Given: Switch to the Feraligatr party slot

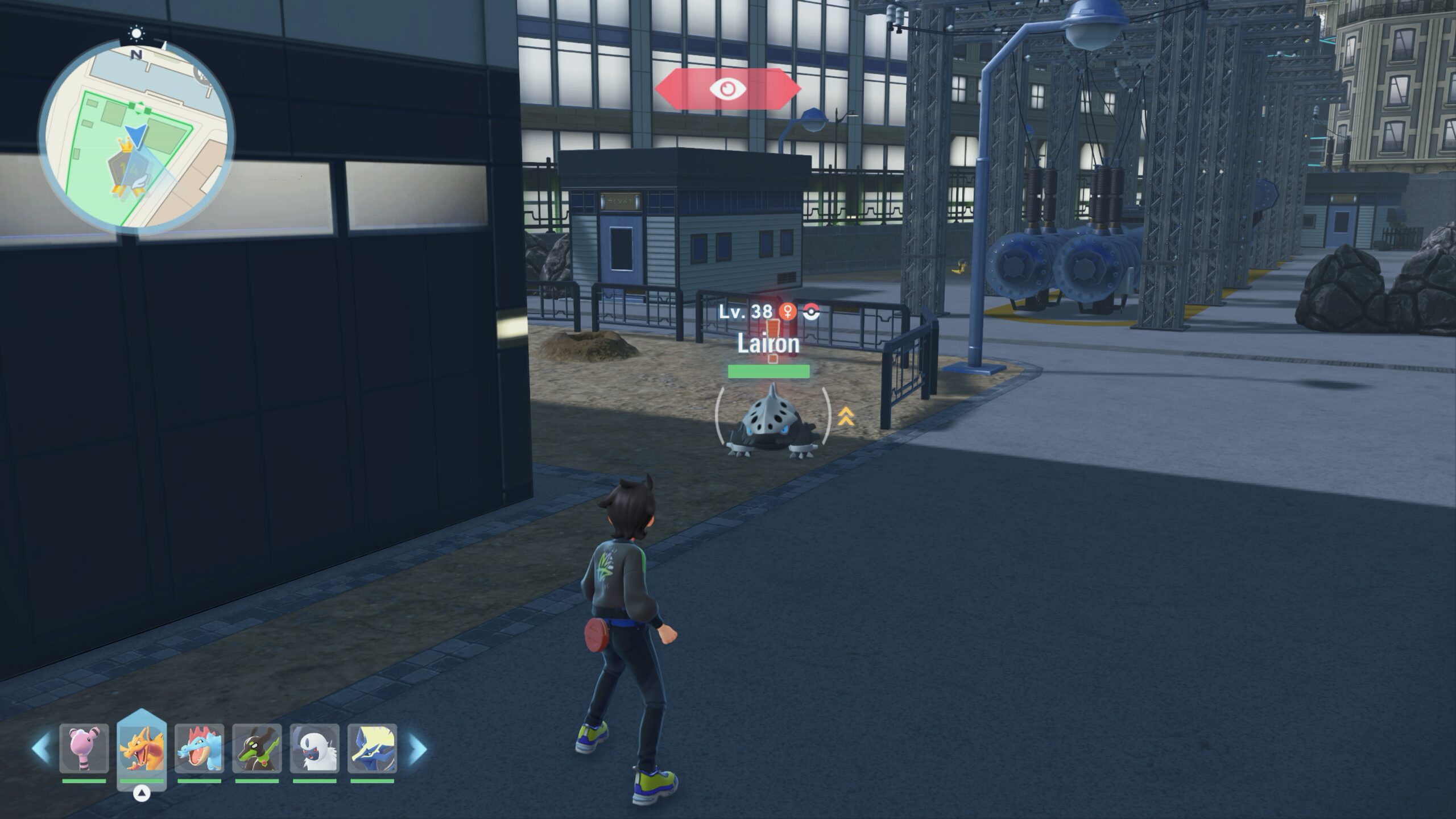Looking at the screenshot, I should 199,748.
